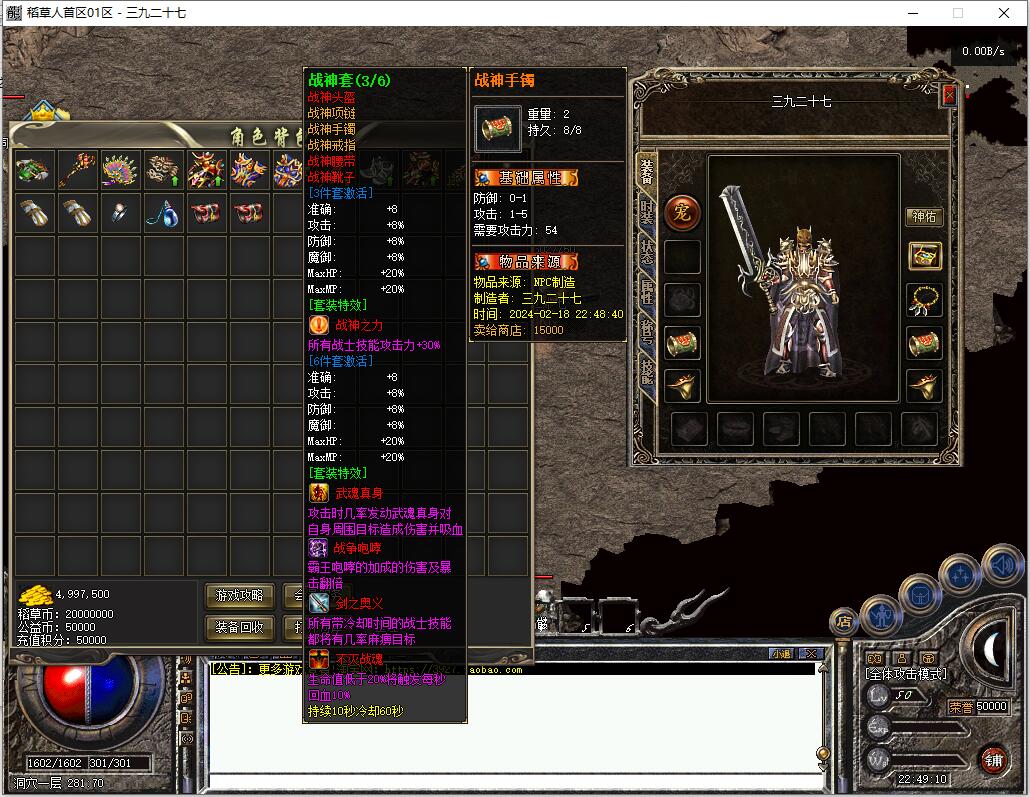Screen dimensions: 1030x797
Task: Select the blue potion pouch in bag
Action: pos(161,212)
